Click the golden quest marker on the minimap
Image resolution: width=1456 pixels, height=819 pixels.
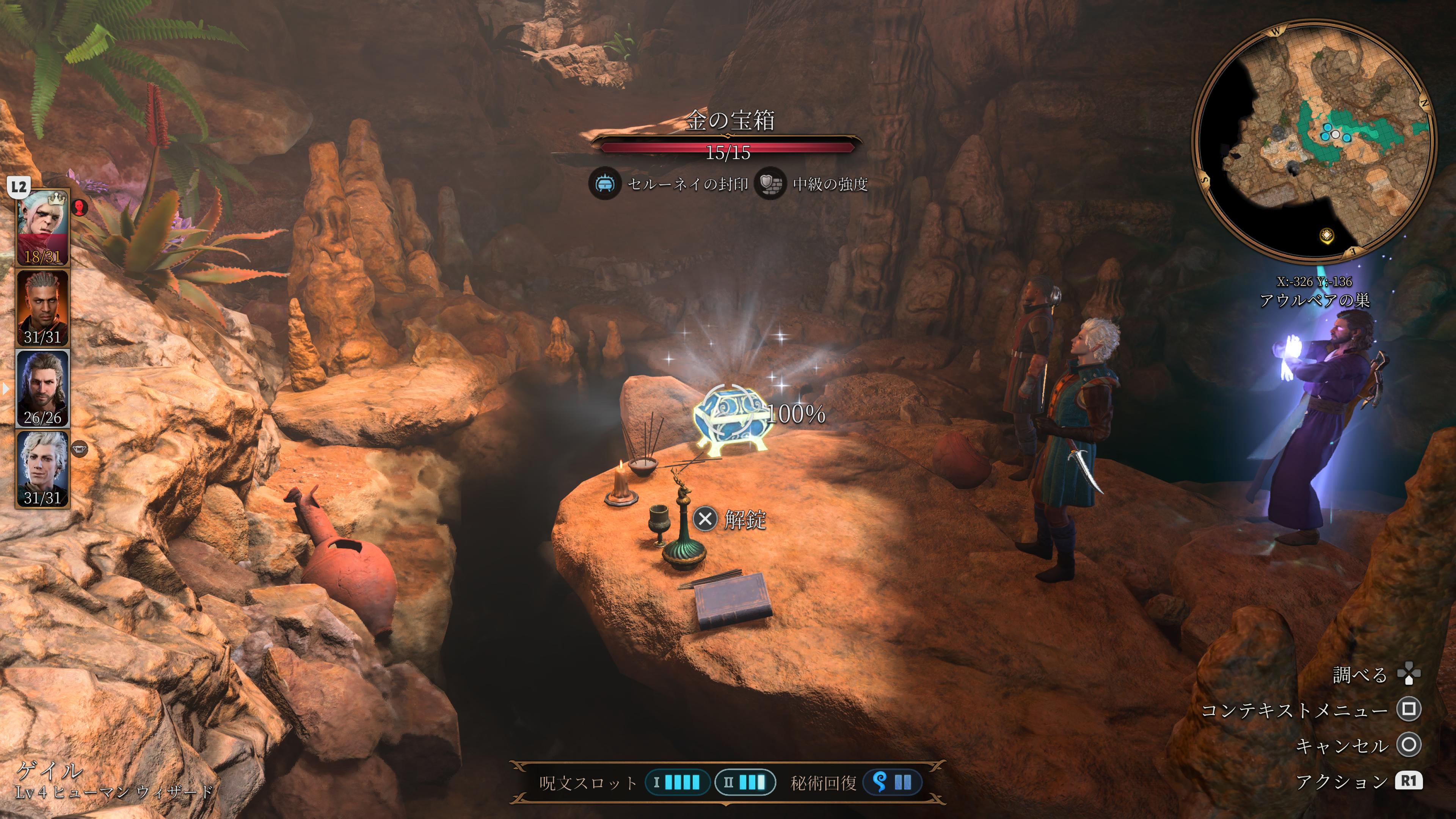(x=1327, y=235)
